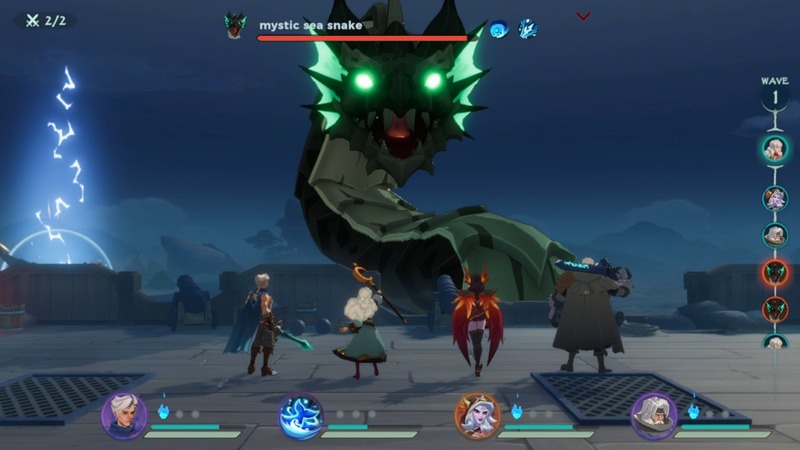The image size is (800, 450).
Task: Inspect the lightning status effect on the boss
Action: tap(527, 29)
